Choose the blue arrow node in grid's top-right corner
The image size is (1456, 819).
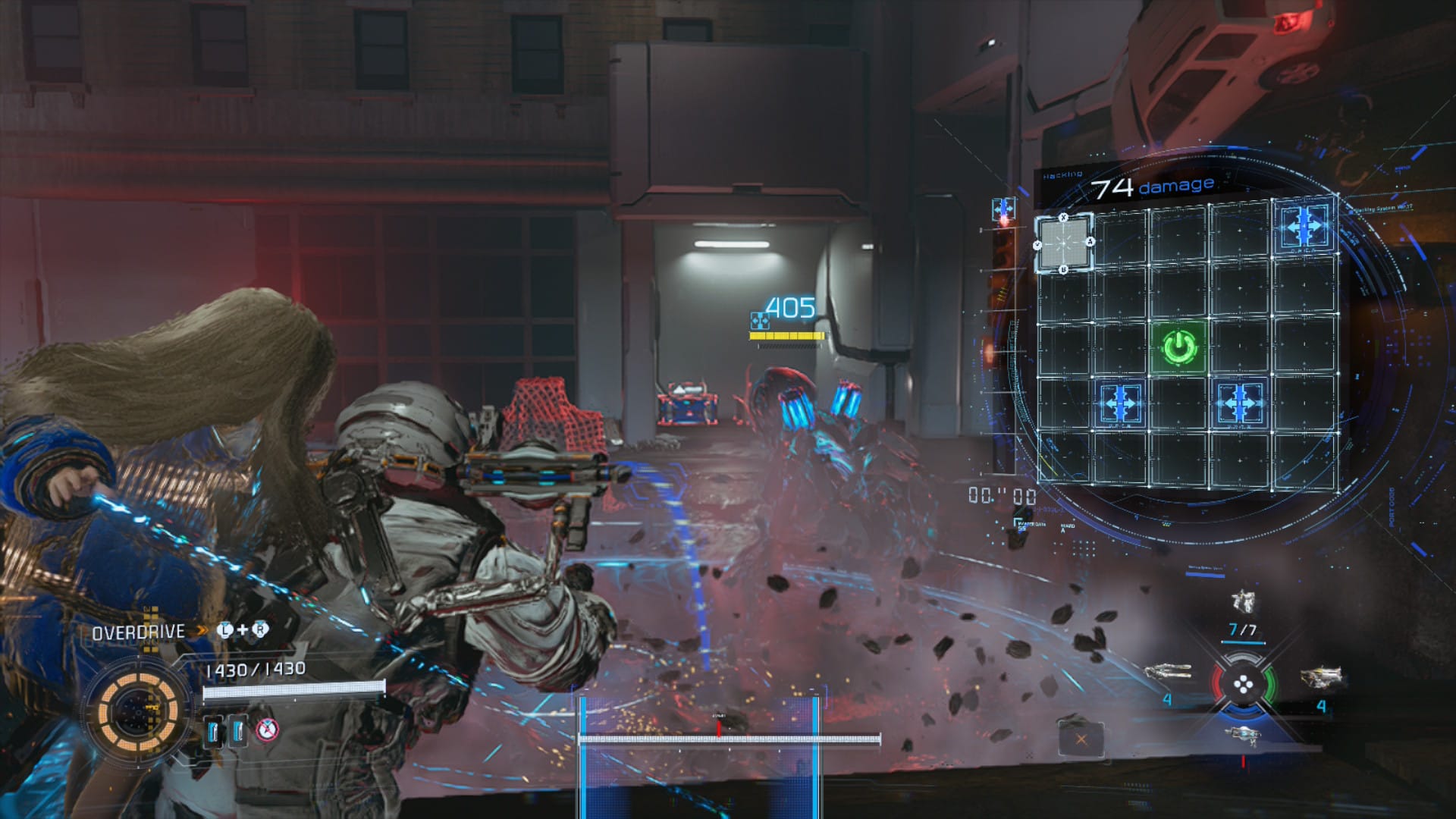coord(1304,225)
